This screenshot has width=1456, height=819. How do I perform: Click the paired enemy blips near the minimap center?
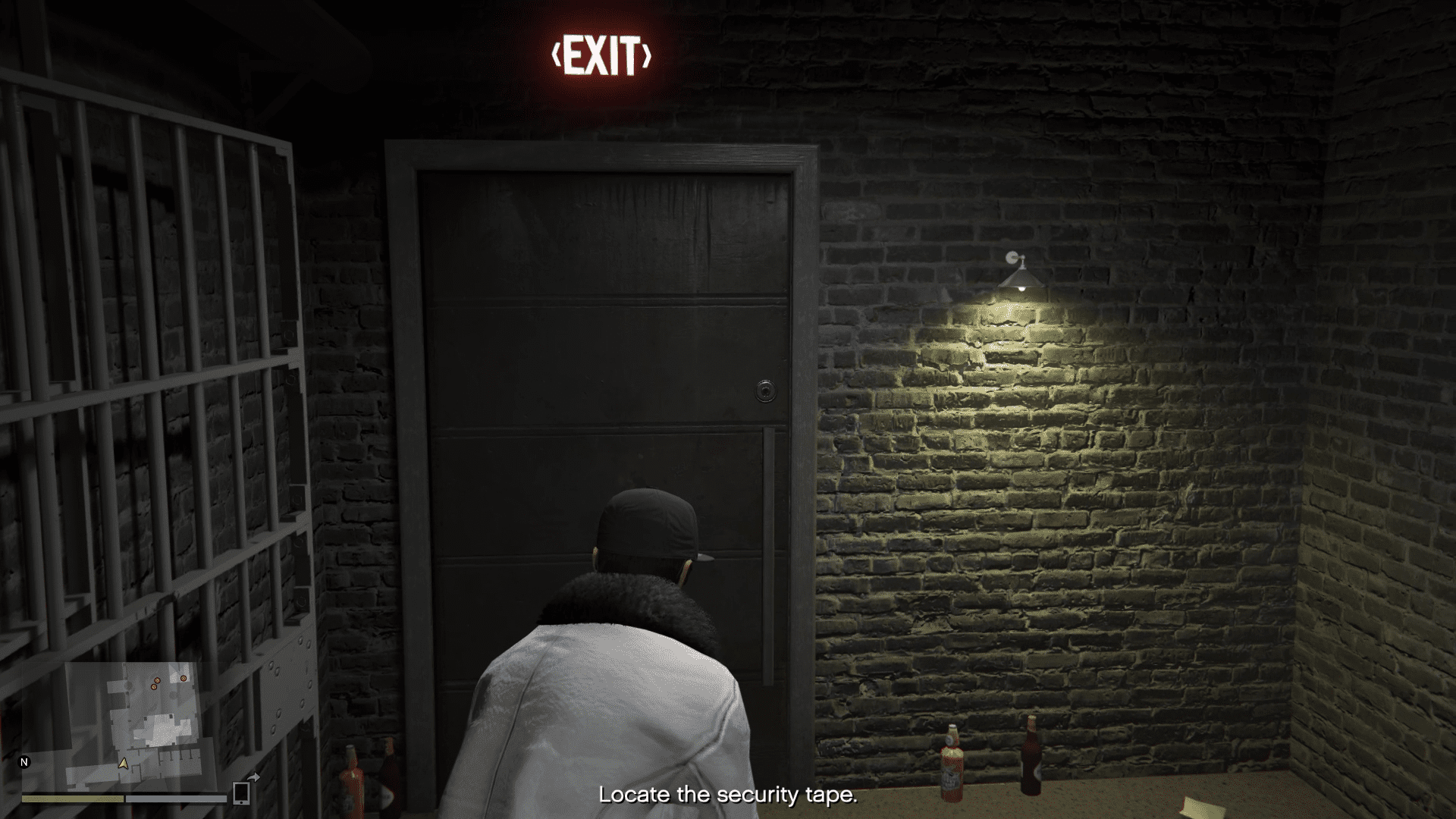[x=155, y=683]
